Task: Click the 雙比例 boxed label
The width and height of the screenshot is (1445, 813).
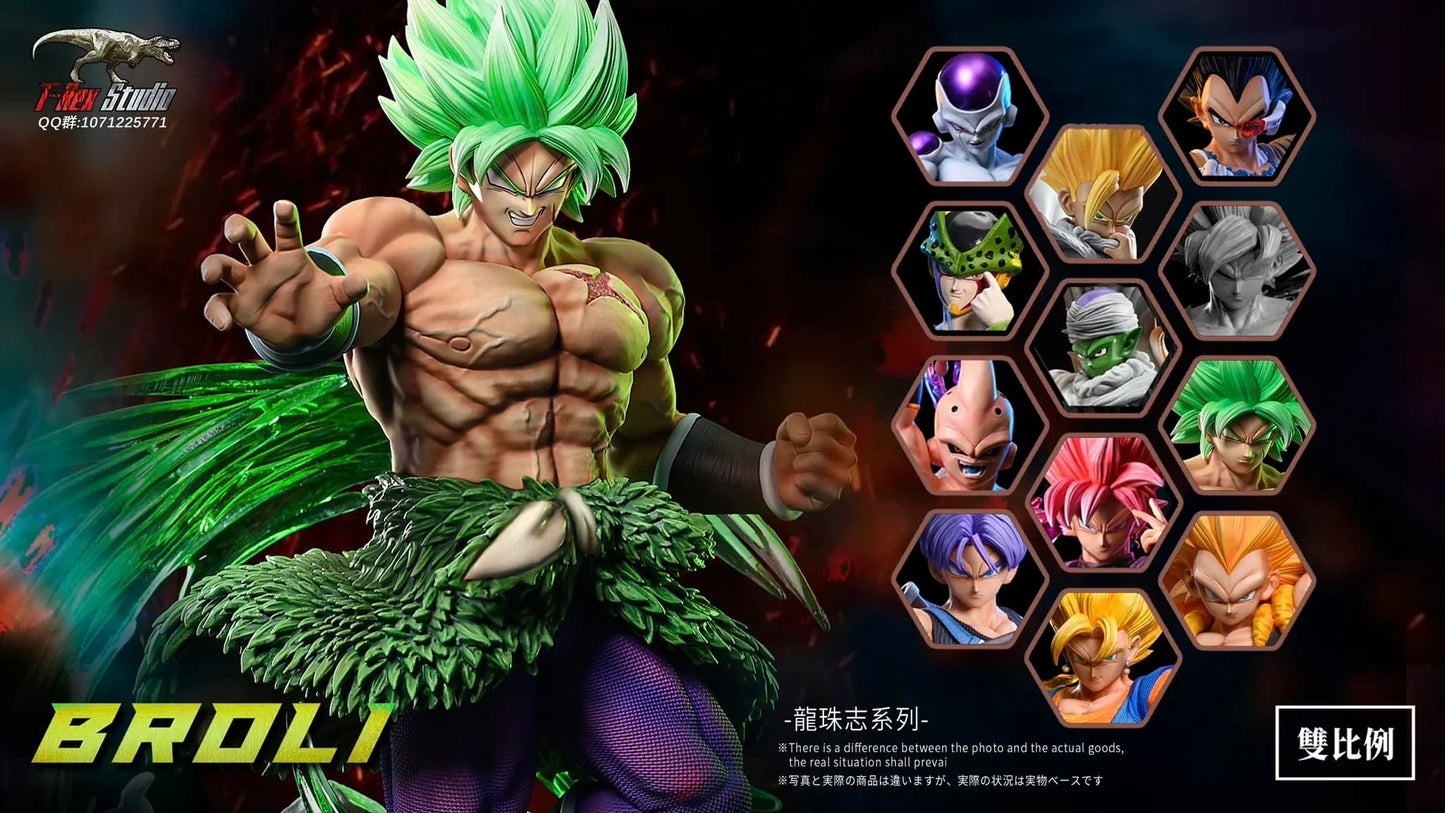Action: point(1344,742)
